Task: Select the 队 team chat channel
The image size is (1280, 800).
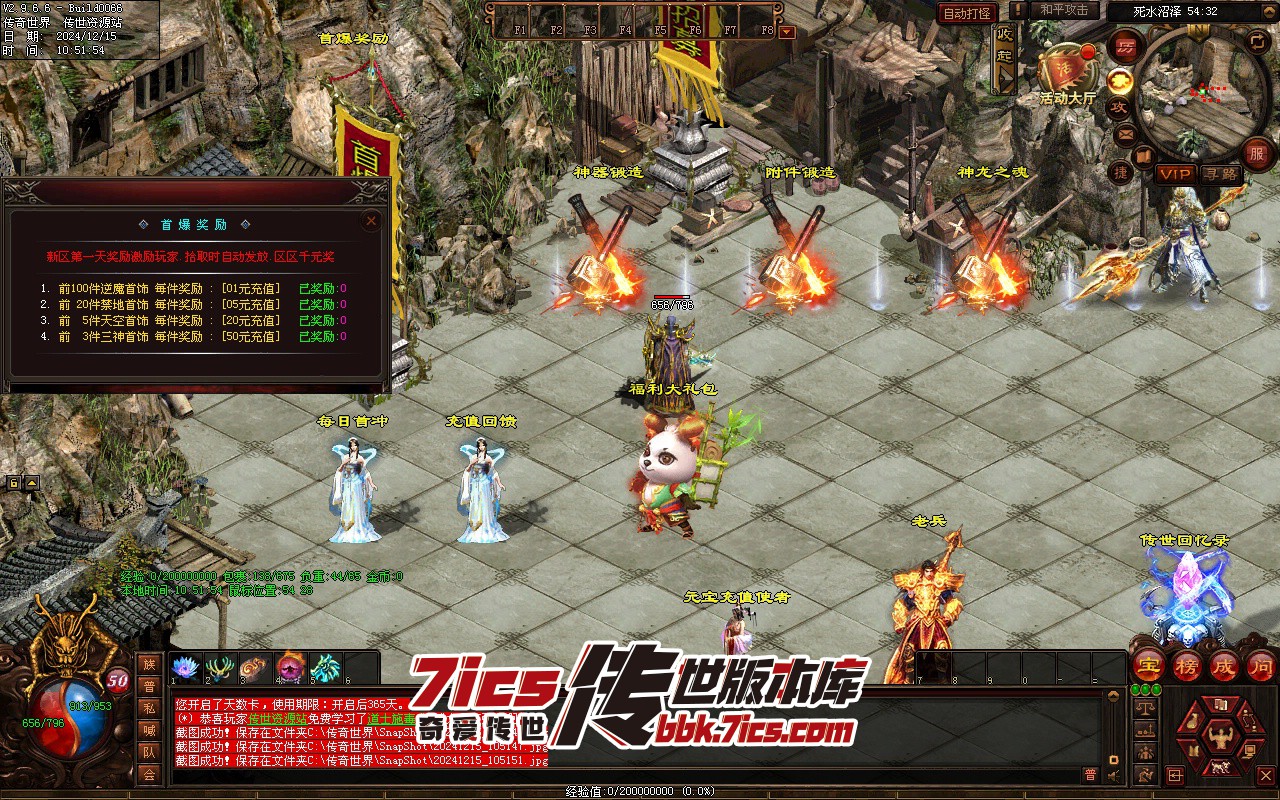Action: coord(149,752)
